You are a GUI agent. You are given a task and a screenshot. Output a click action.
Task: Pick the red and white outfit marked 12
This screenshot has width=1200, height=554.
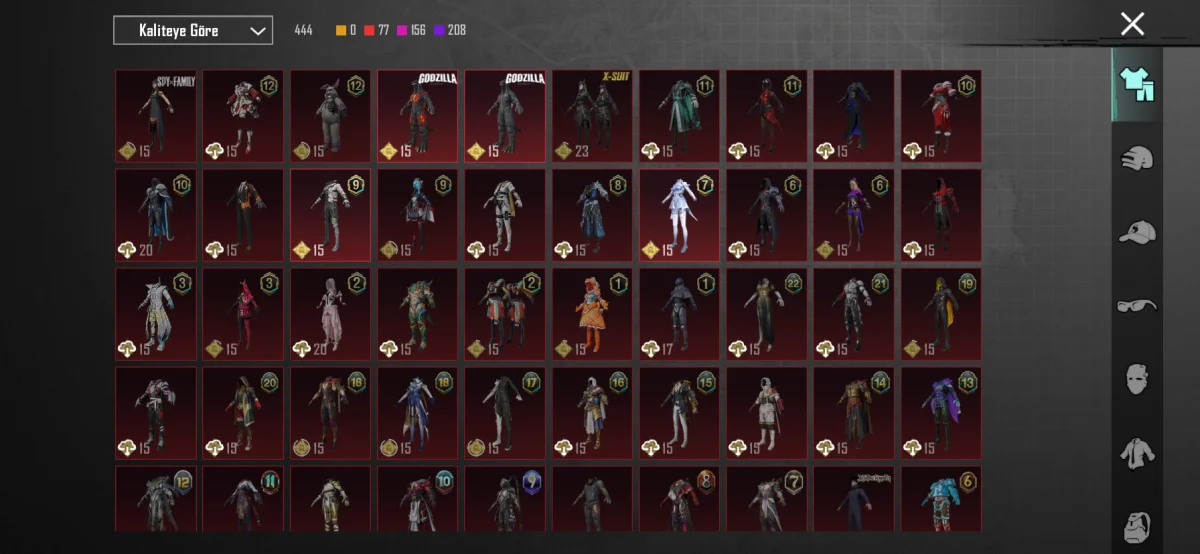coord(243,115)
